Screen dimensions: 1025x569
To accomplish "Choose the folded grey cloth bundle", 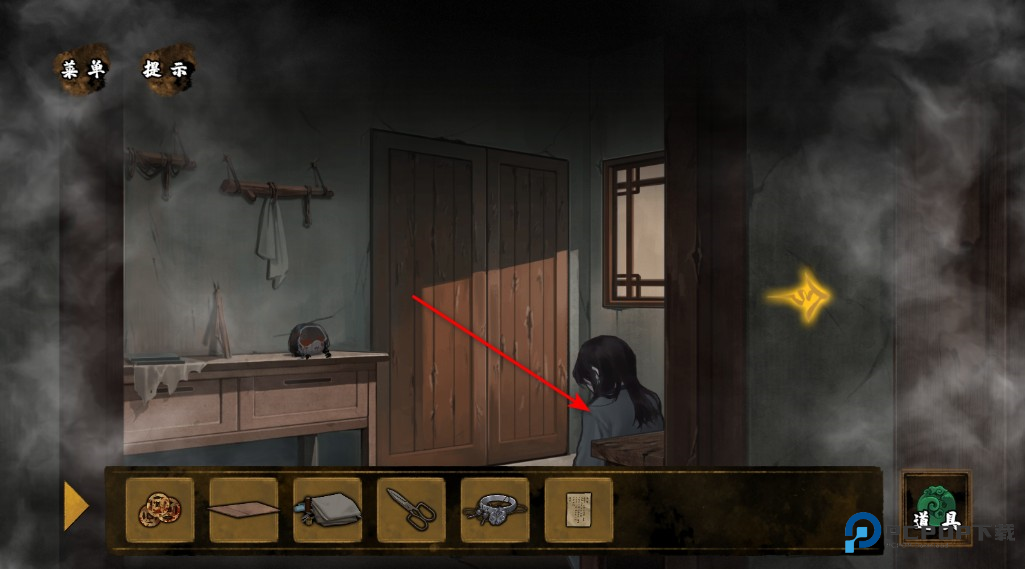I will click(327, 510).
